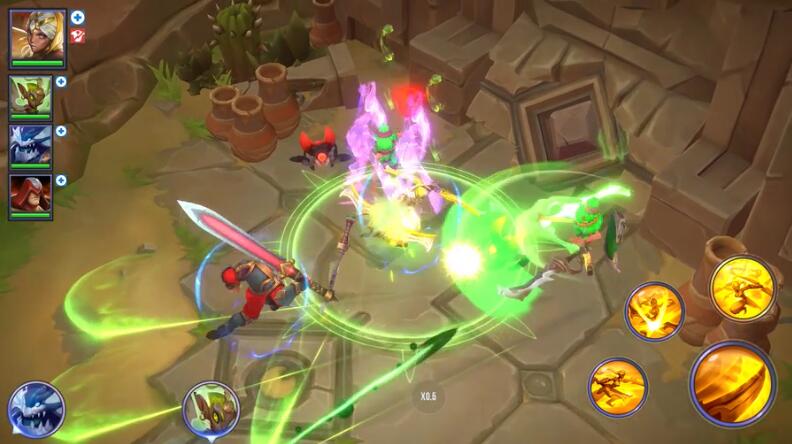Select the blue ice beast hero portrait
This screenshot has height=444, width=792.
(30, 144)
